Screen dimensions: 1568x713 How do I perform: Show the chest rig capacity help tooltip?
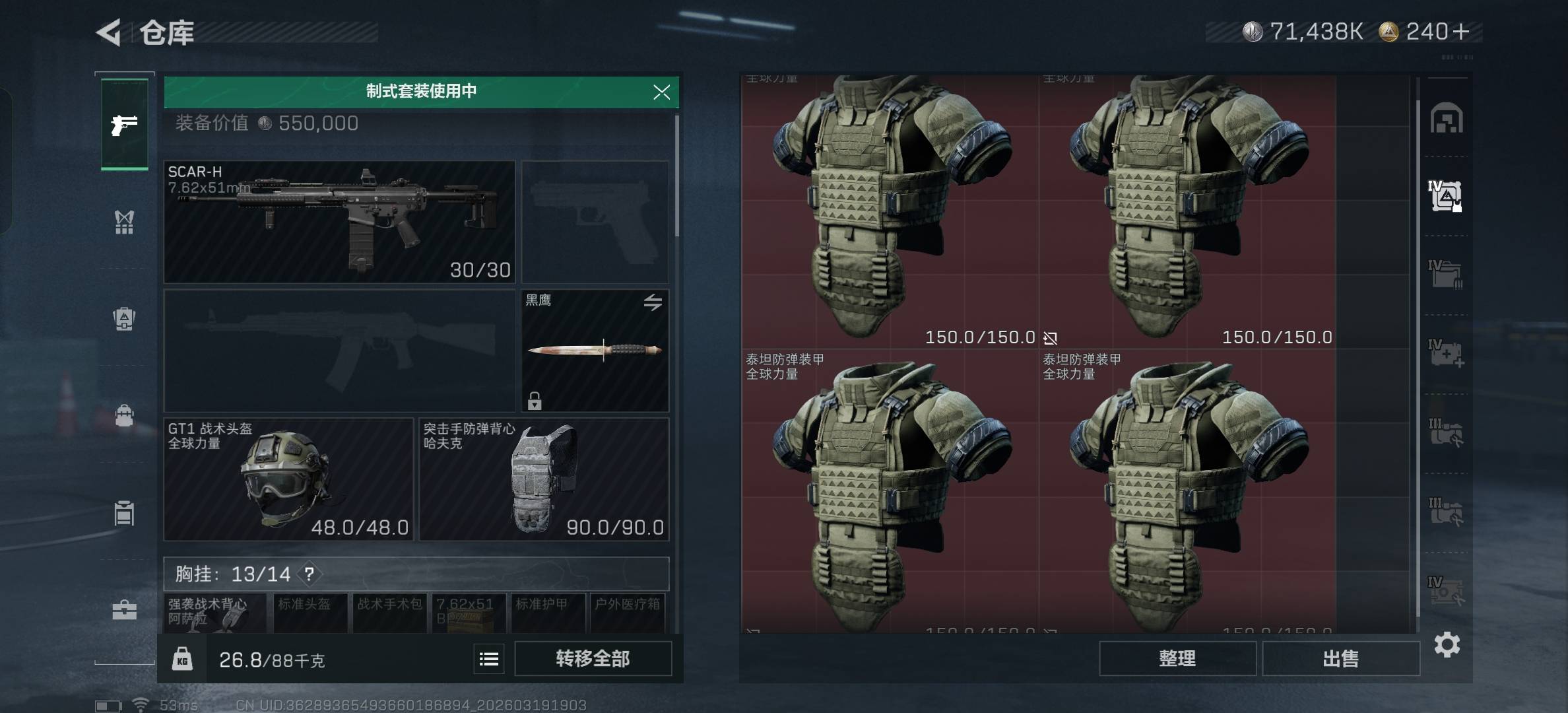point(309,574)
